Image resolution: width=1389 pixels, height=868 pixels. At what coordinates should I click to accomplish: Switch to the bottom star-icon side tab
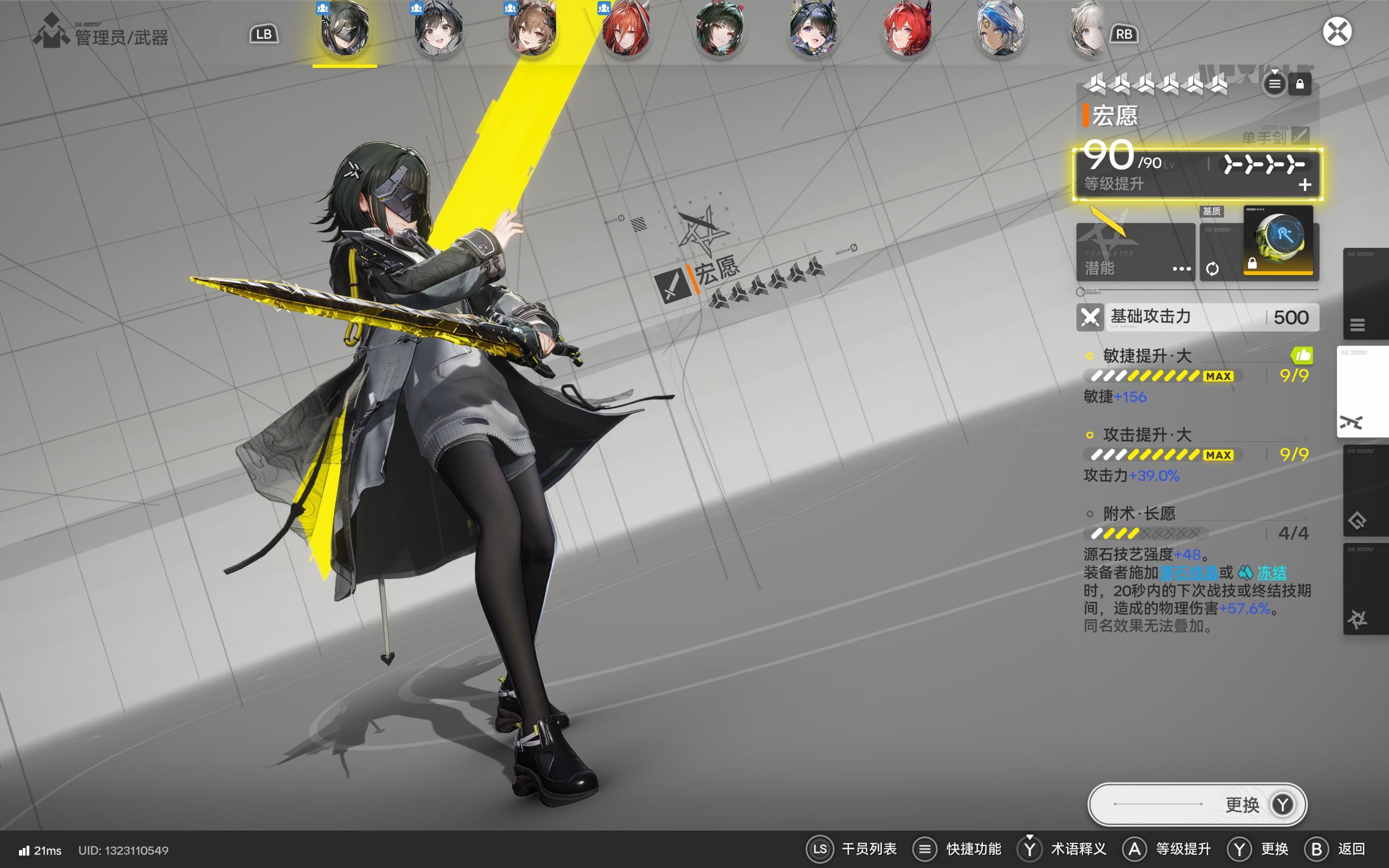(1365, 589)
